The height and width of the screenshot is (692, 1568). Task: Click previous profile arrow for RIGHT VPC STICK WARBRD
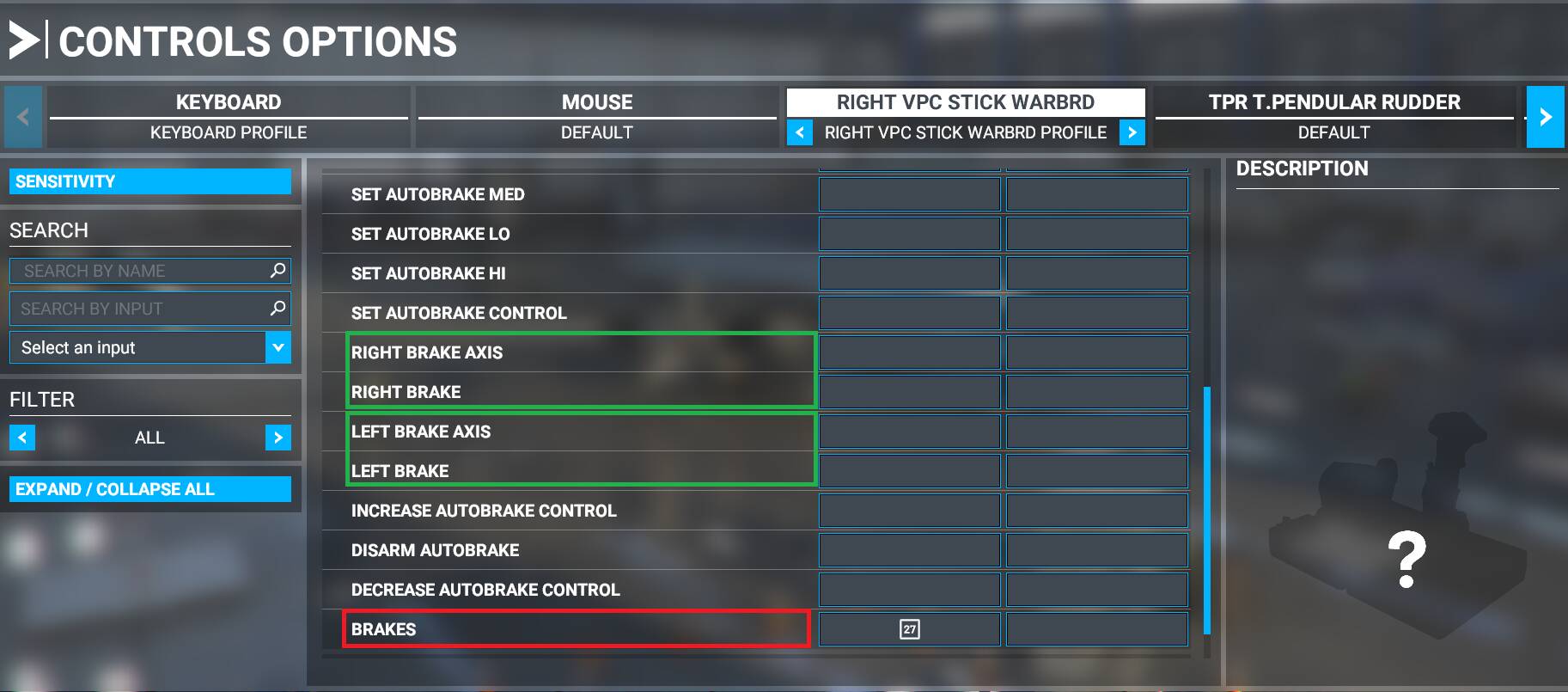pos(801,132)
